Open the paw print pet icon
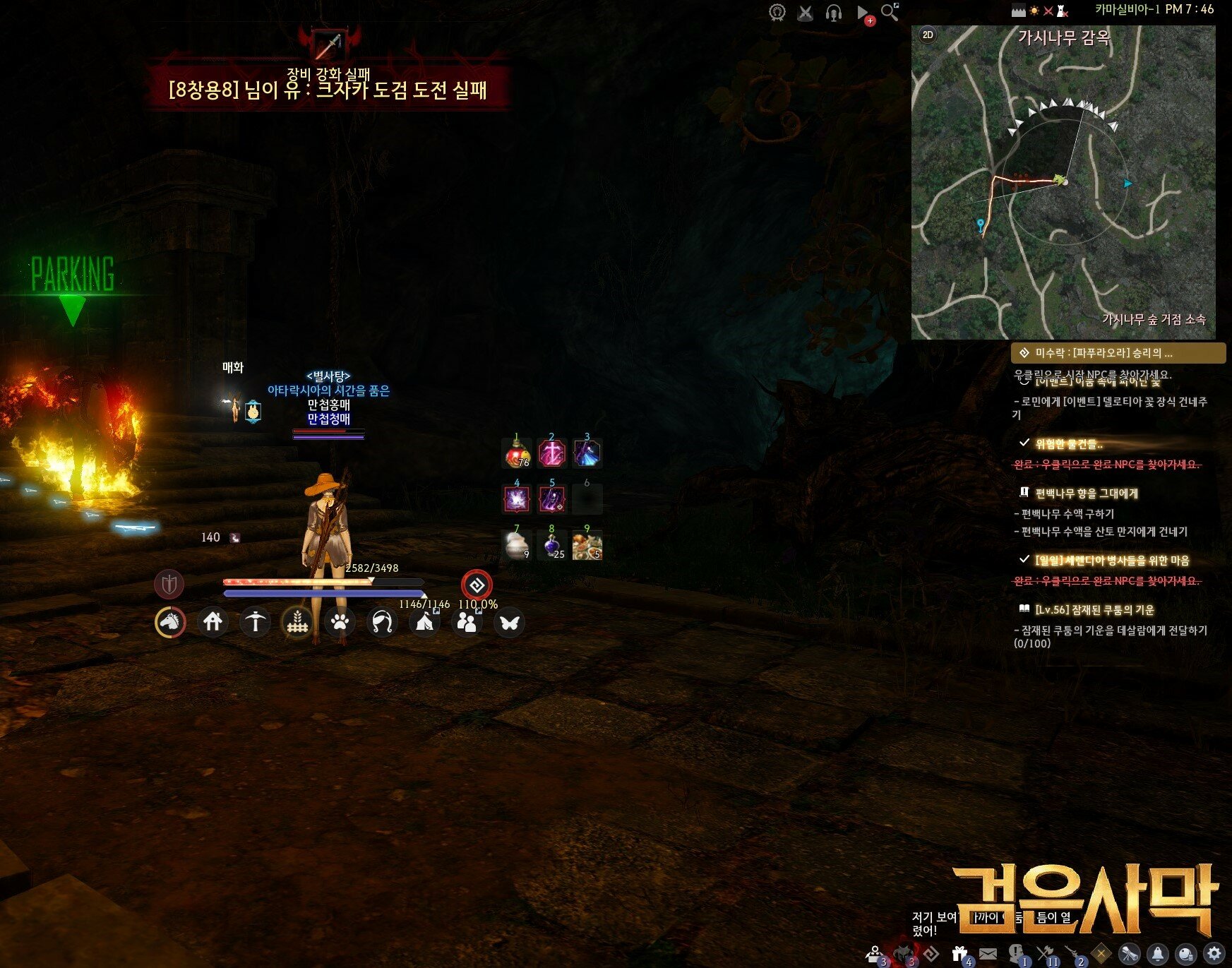Screen dimensions: 1232x968 pos(340,622)
